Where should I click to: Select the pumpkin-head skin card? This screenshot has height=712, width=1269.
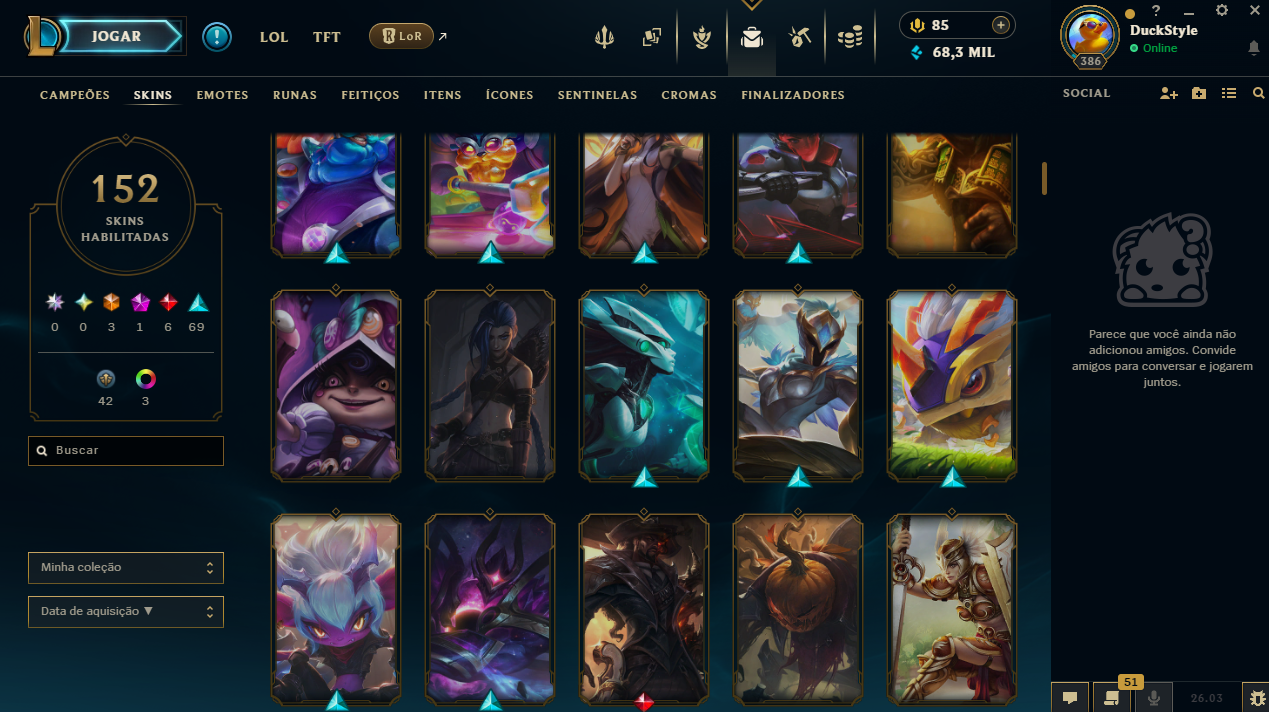click(x=798, y=607)
